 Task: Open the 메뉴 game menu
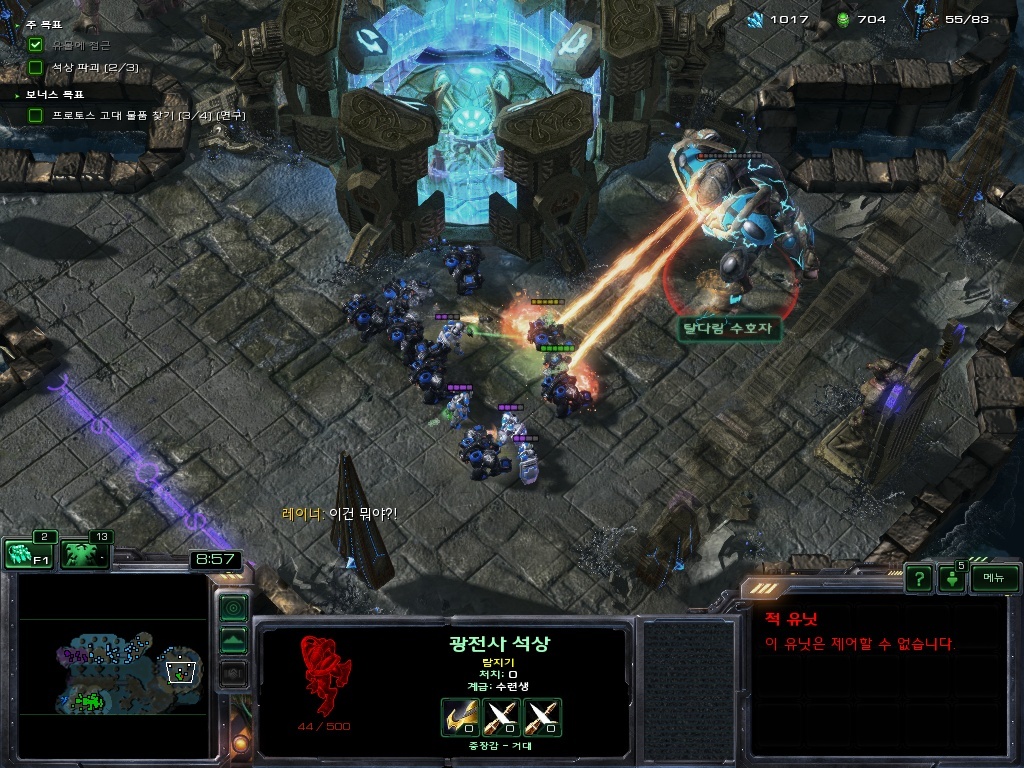coord(994,578)
